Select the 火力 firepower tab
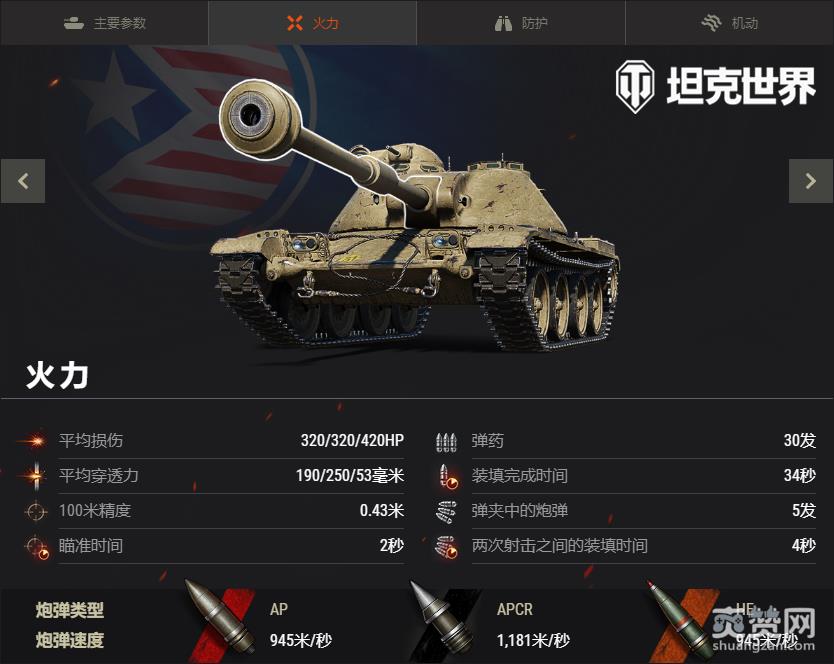Viewport: 834px width, 664px height. point(312,23)
